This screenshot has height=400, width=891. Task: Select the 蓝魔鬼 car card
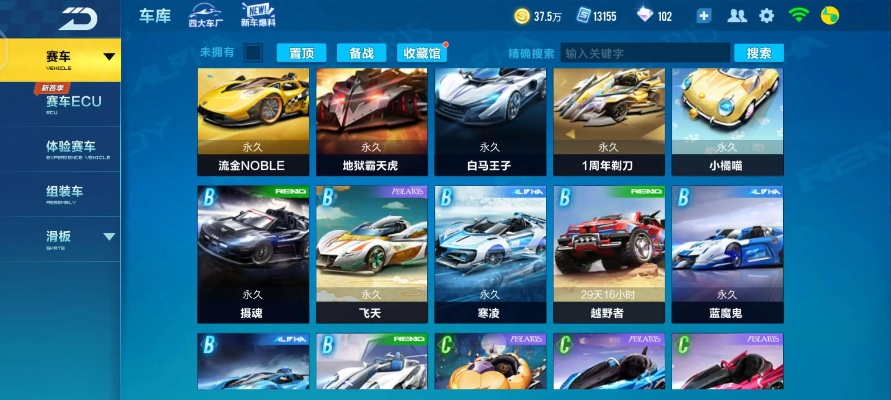[727, 254]
